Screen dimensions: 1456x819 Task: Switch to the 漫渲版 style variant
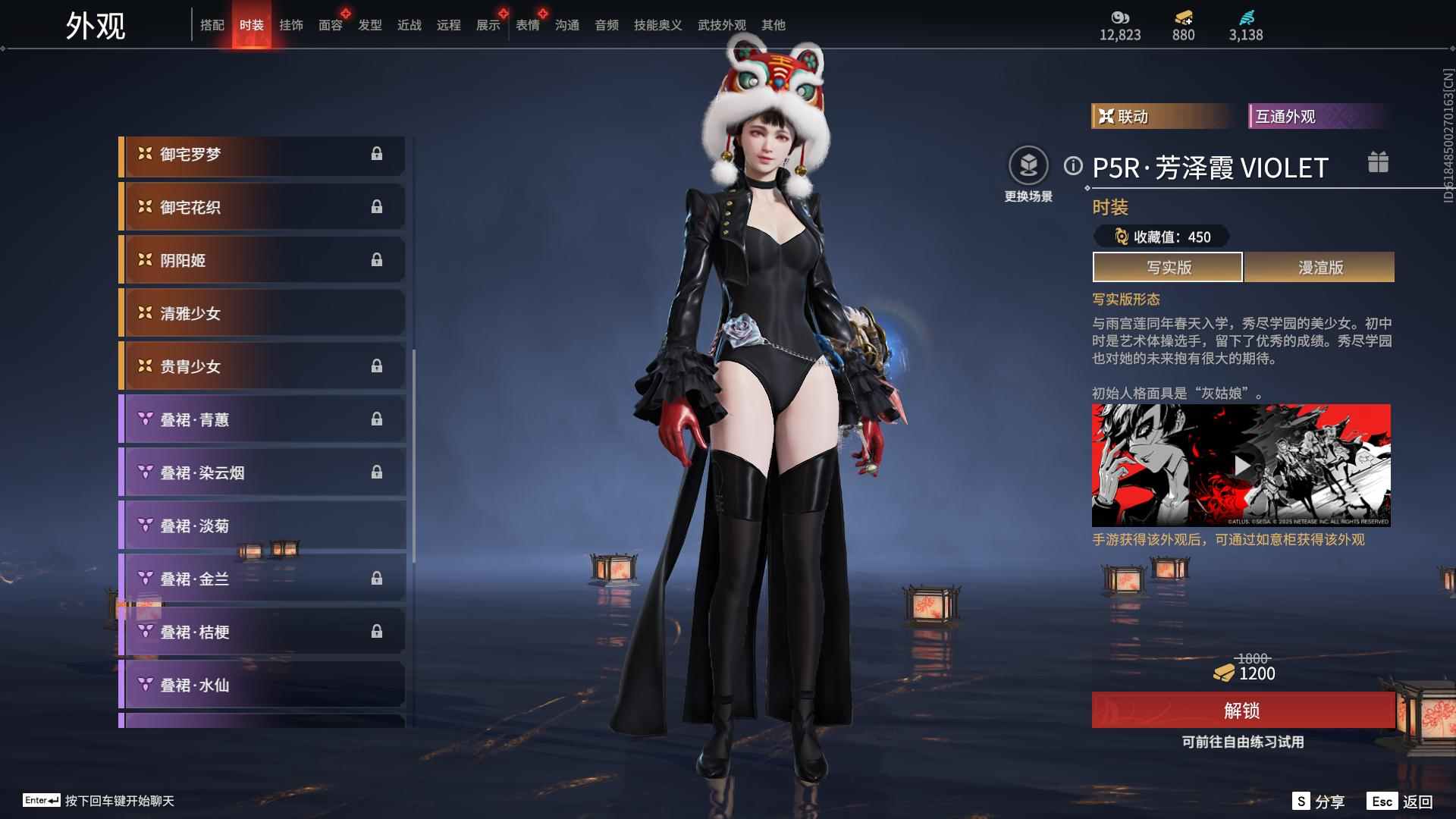tap(1319, 267)
